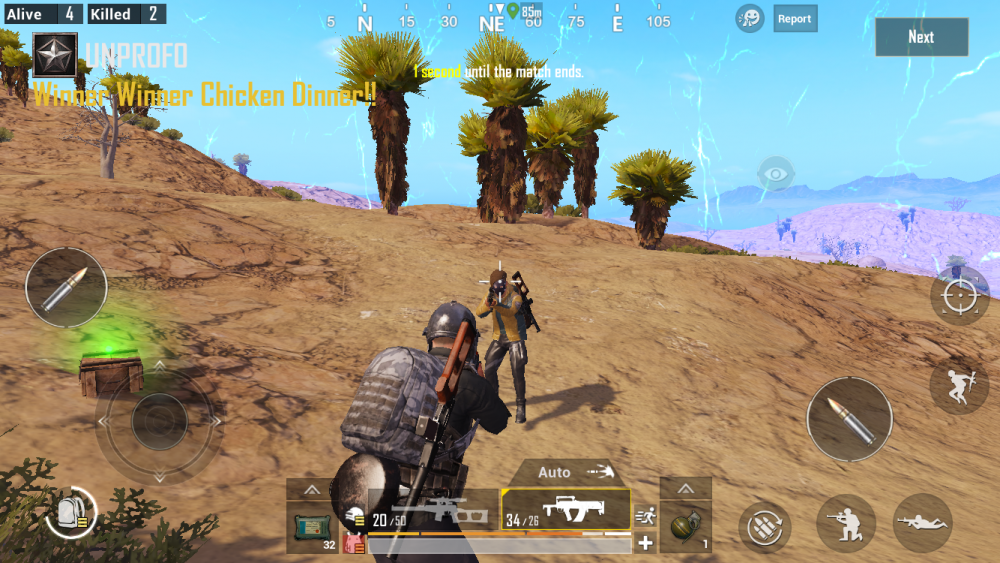Open the backpack inventory icon
The width and height of the screenshot is (1000, 563).
click(70, 511)
